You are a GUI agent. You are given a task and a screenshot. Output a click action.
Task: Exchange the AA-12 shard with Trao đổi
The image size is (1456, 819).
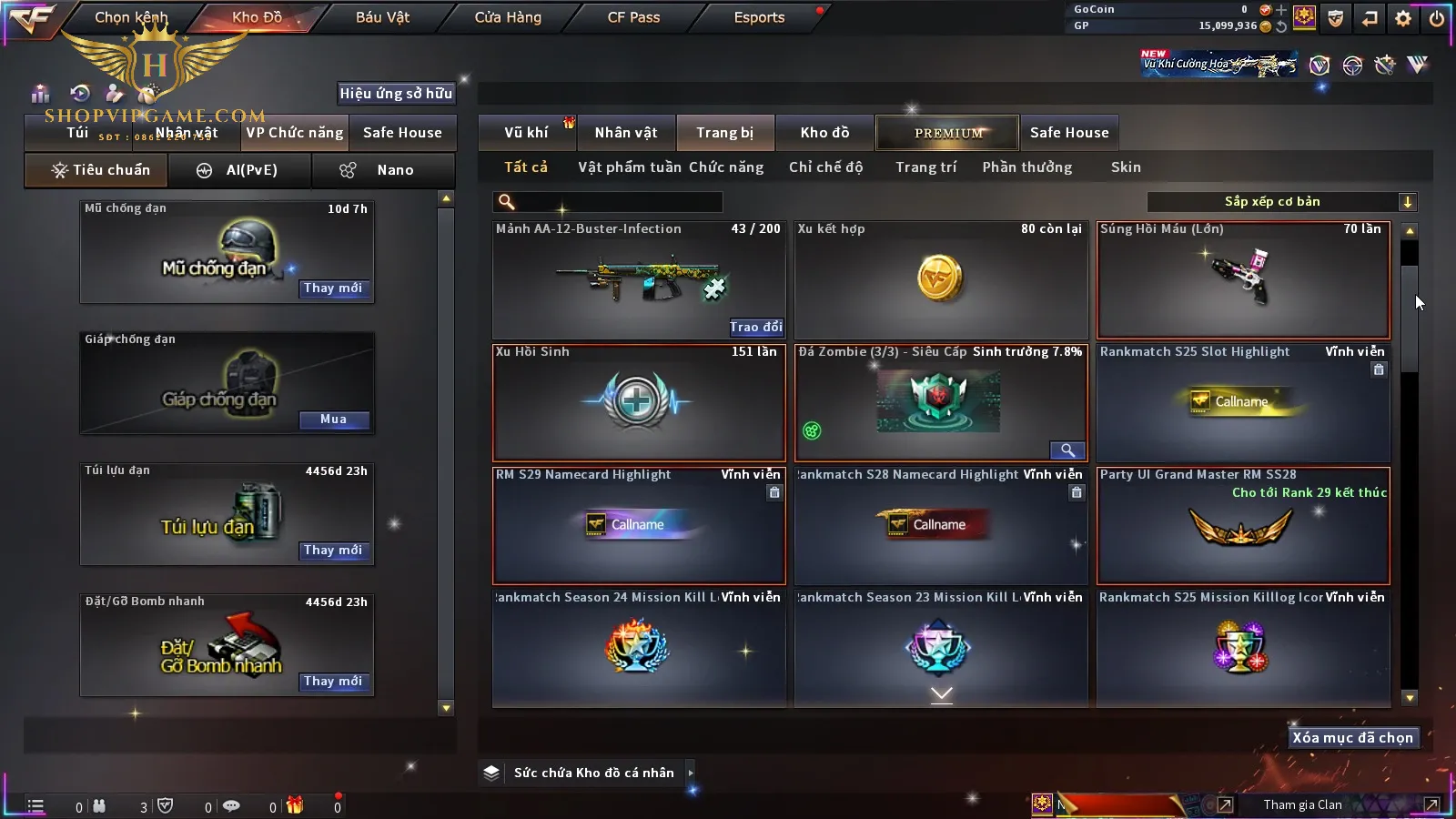click(755, 327)
